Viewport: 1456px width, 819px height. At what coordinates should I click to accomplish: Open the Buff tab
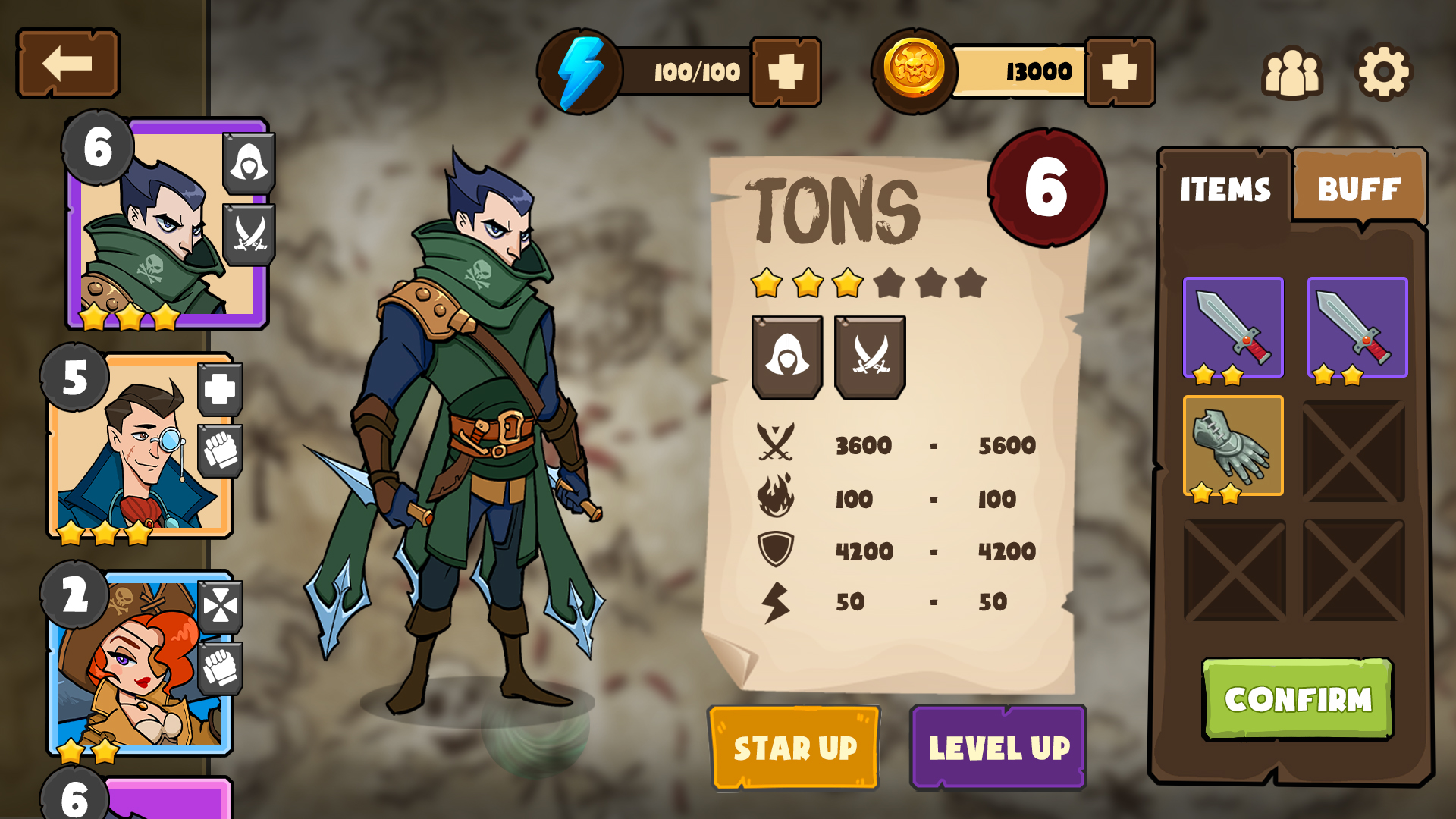coord(1359,190)
